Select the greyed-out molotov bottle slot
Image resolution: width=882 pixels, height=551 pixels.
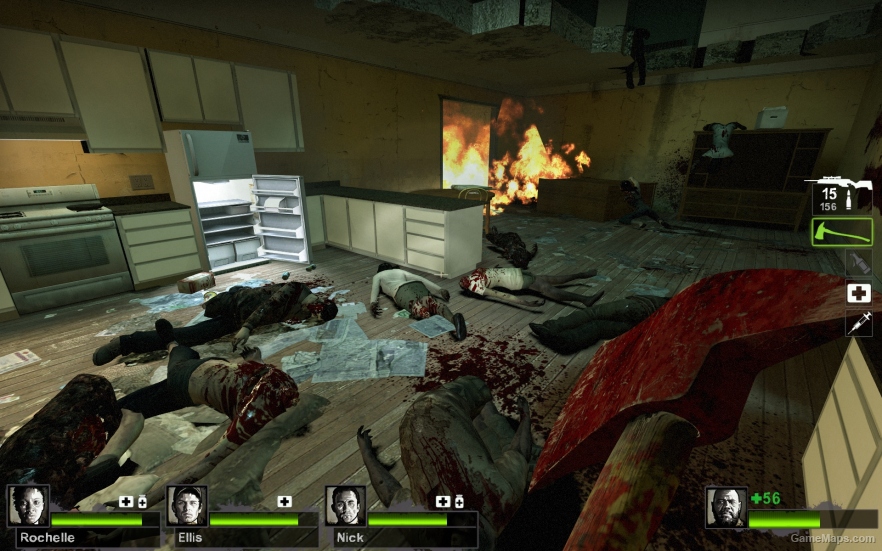857,263
